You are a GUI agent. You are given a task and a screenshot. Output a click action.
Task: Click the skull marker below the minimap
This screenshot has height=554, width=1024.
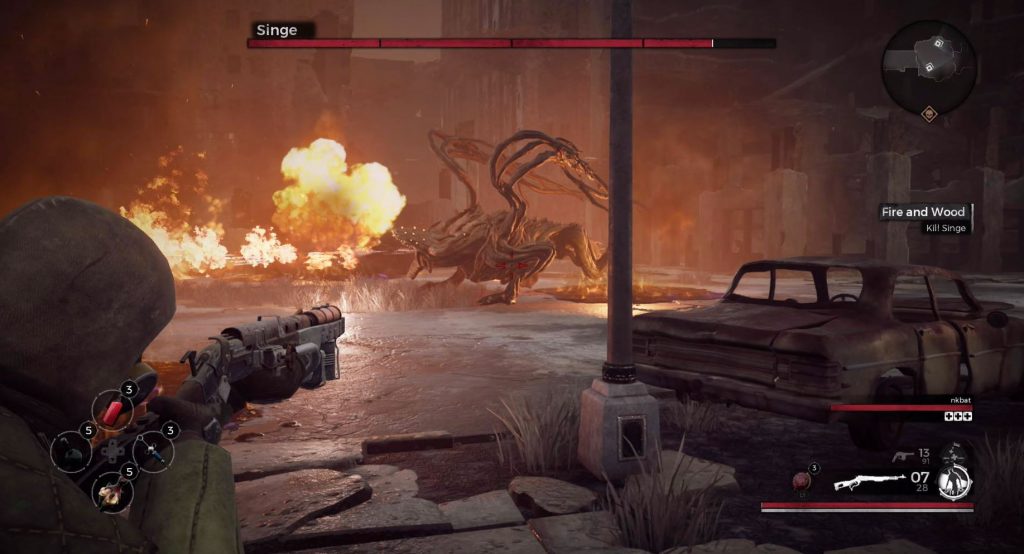930,113
